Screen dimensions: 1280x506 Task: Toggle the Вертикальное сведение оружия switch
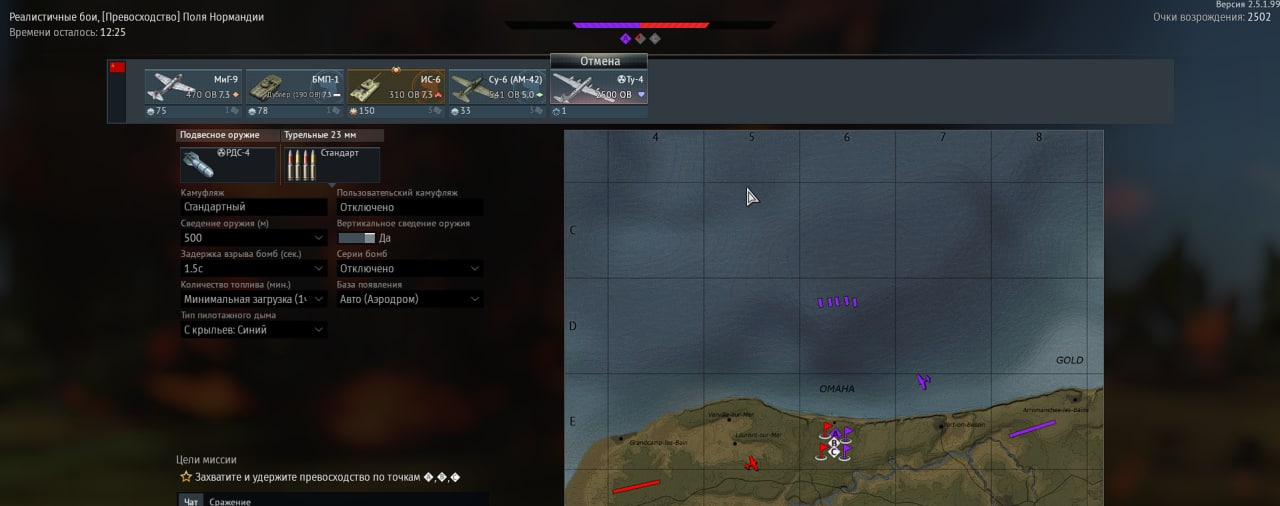(356, 238)
